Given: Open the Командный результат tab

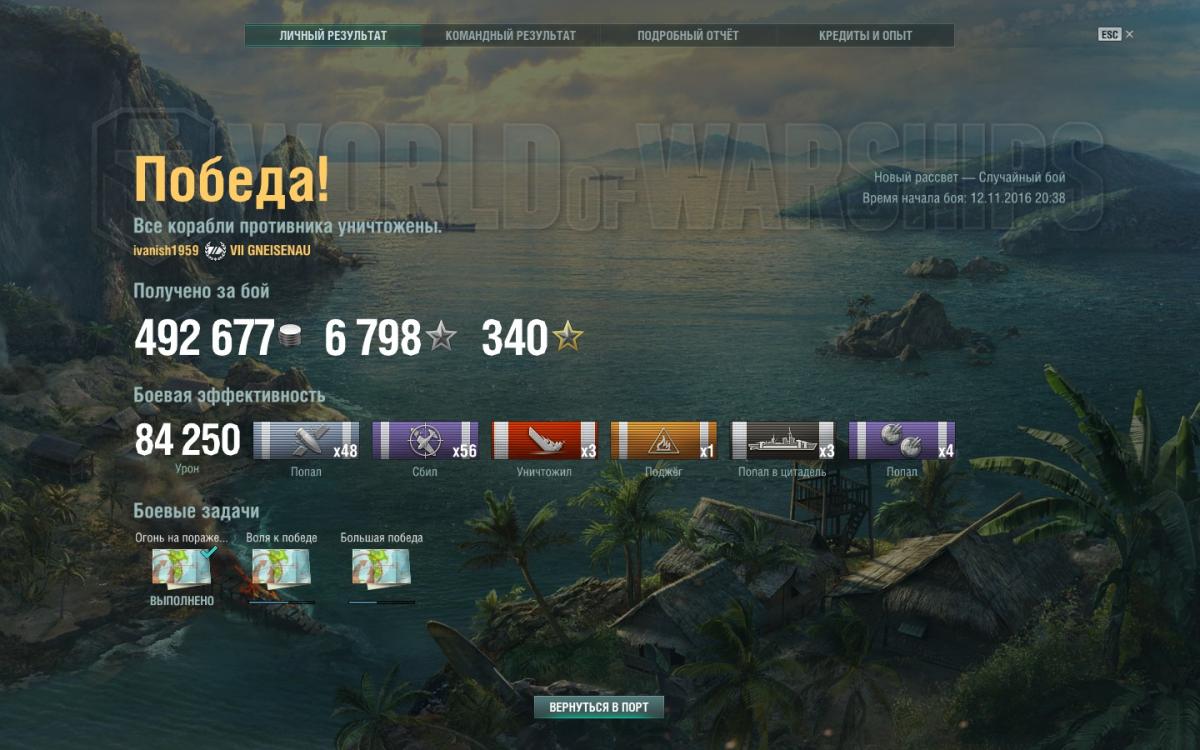Looking at the screenshot, I should click(510, 36).
